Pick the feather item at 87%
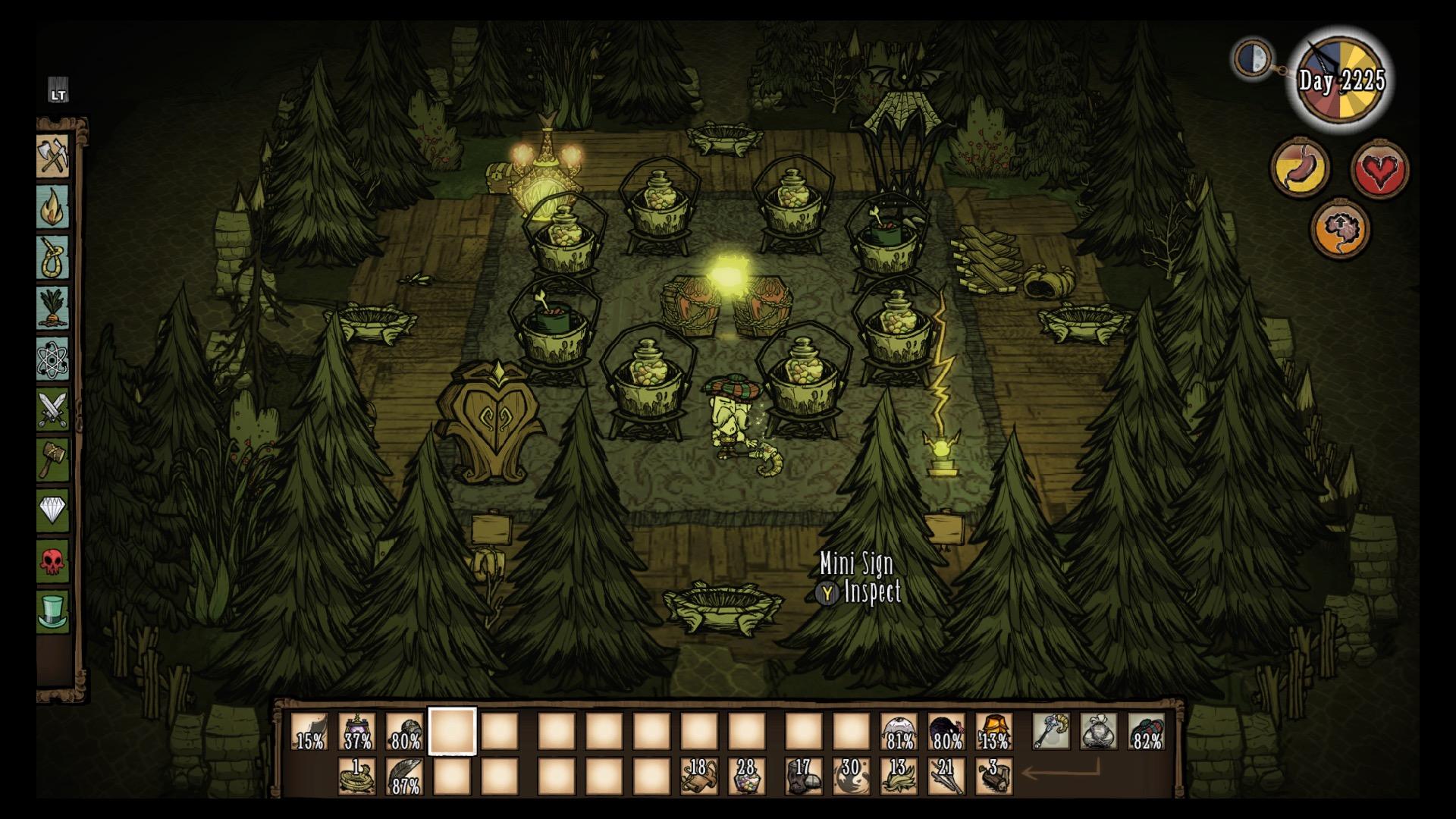 click(405, 777)
